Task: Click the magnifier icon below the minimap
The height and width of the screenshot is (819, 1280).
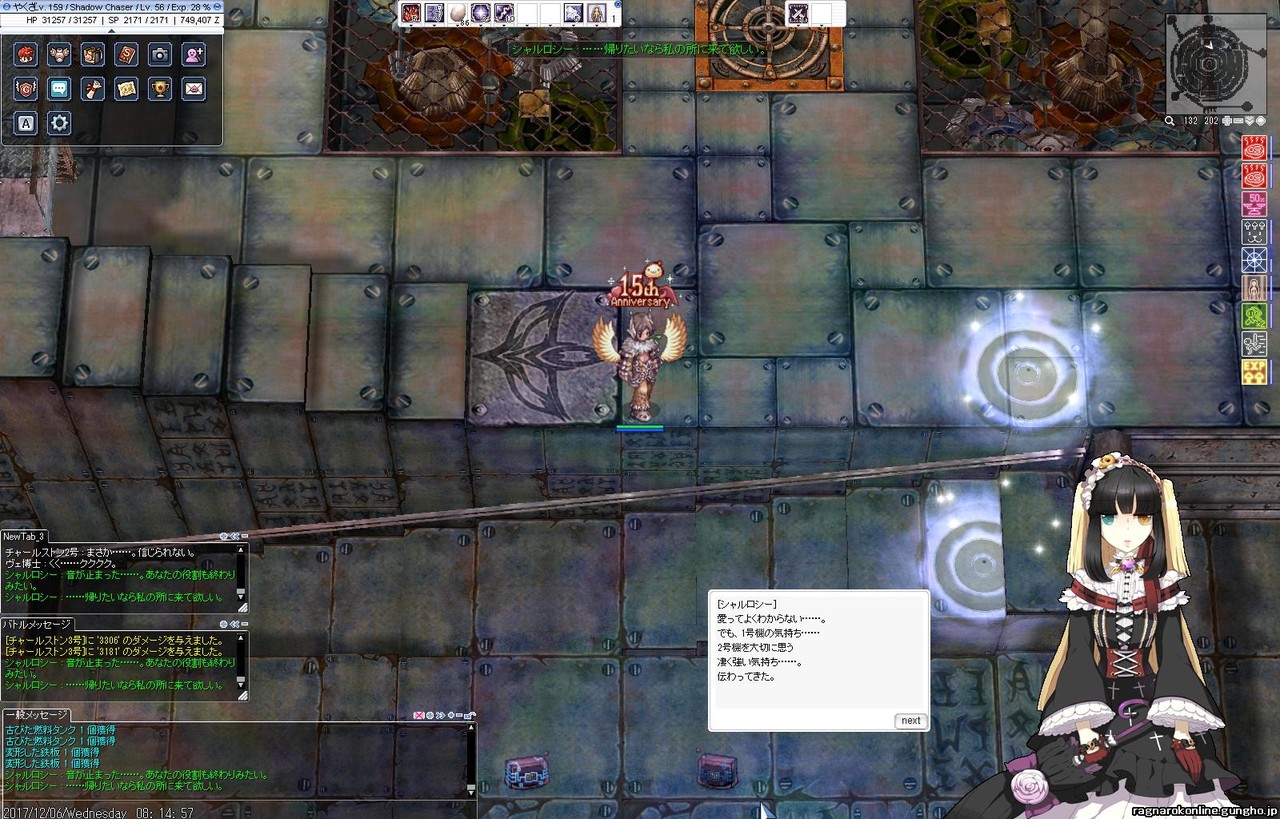Action: pyautogui.click(x=1170, y=120)
